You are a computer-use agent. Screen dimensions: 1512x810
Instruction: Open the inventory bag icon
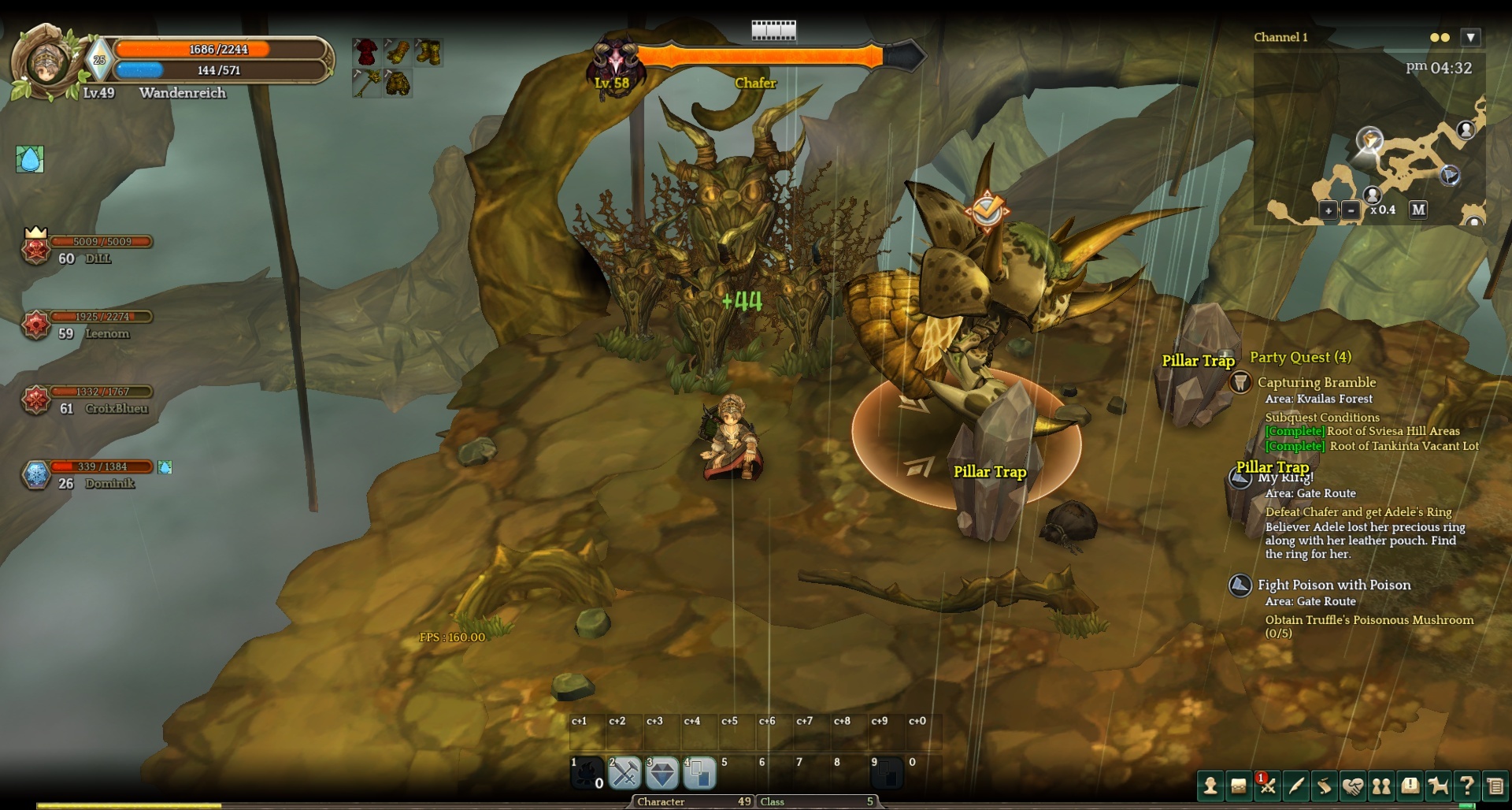[1239, 786]
